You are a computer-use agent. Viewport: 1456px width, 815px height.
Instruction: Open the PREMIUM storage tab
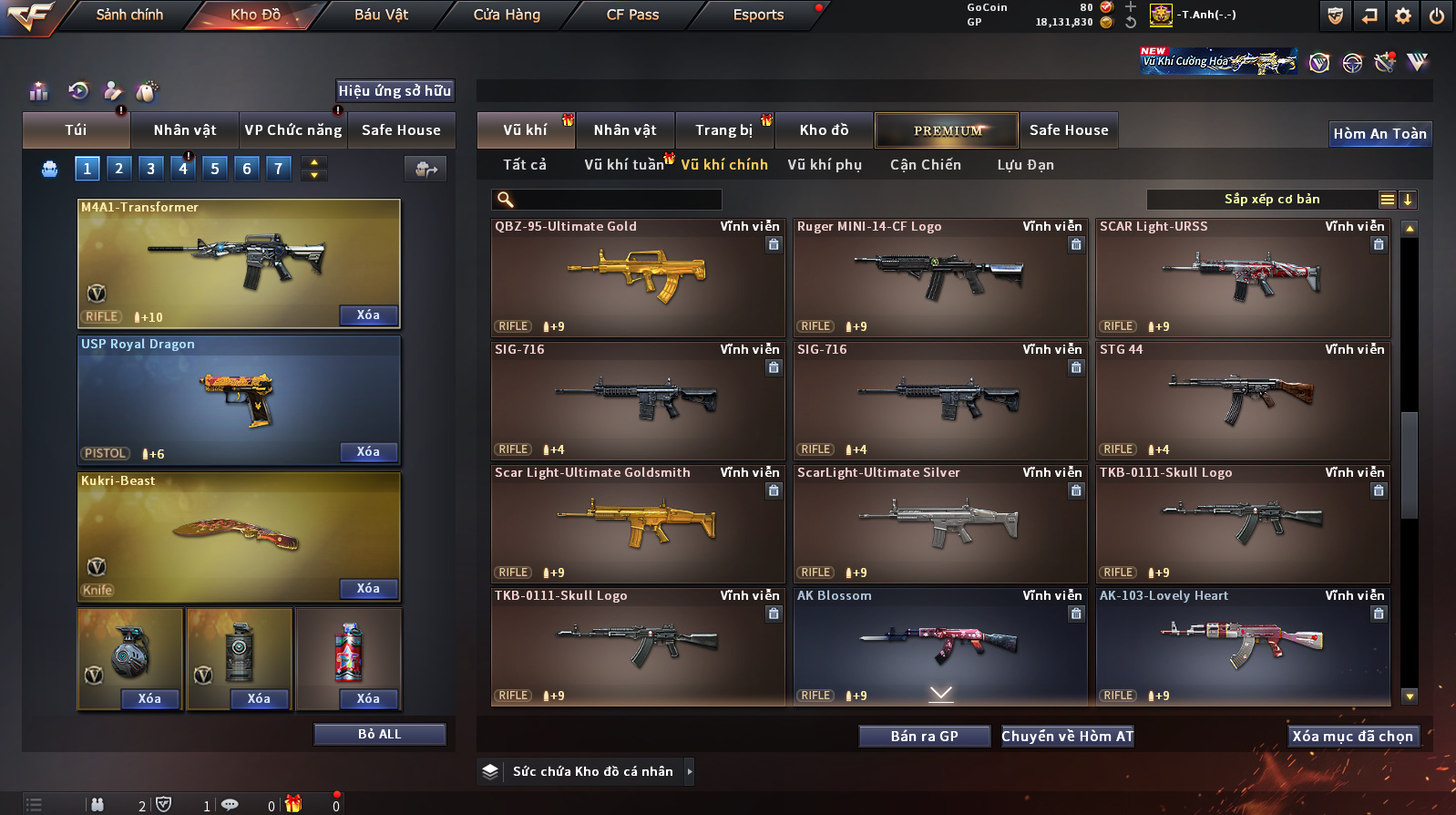(948, 130)
